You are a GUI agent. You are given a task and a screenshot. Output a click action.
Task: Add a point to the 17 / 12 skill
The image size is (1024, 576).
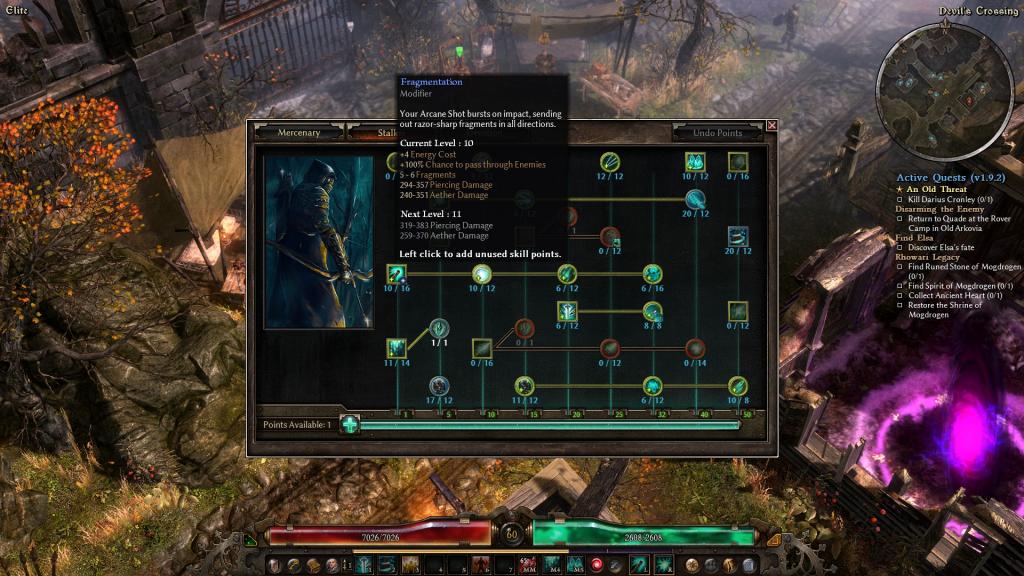(x=439, y=385)
